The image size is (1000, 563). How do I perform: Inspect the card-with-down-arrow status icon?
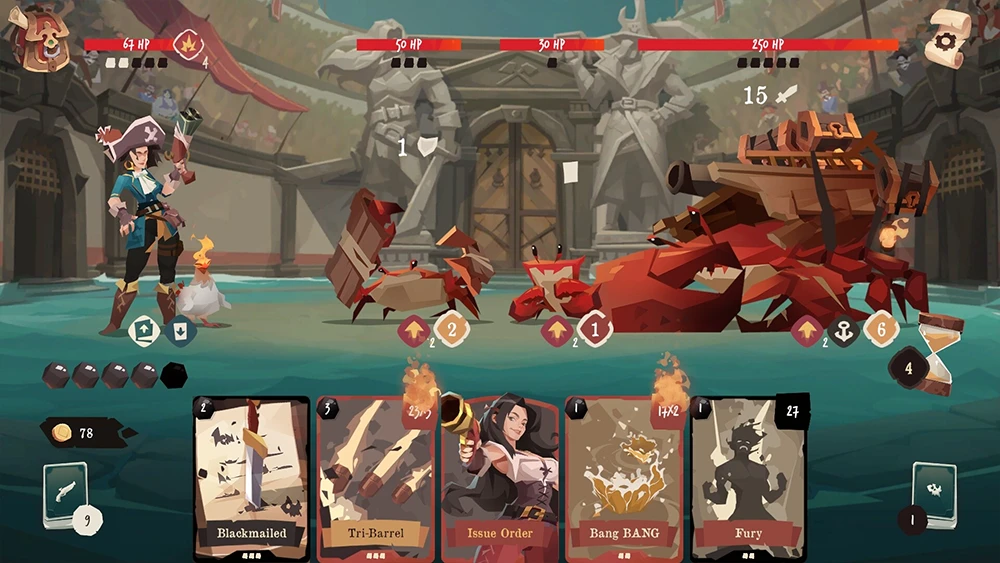[180, 329]
